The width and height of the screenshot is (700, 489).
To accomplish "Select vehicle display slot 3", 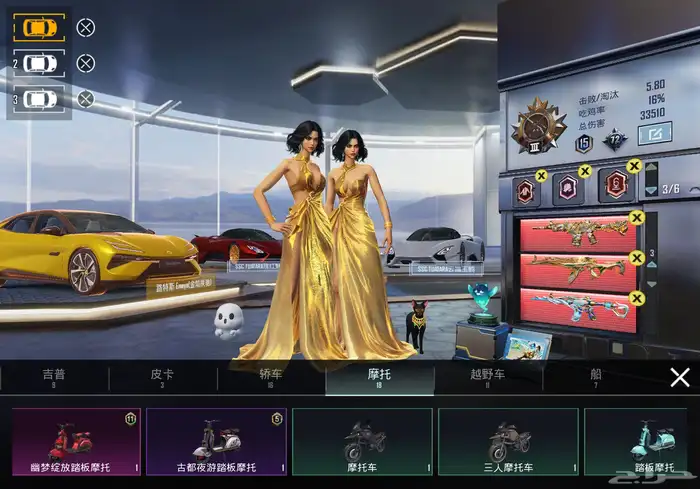I will (40, 98).
